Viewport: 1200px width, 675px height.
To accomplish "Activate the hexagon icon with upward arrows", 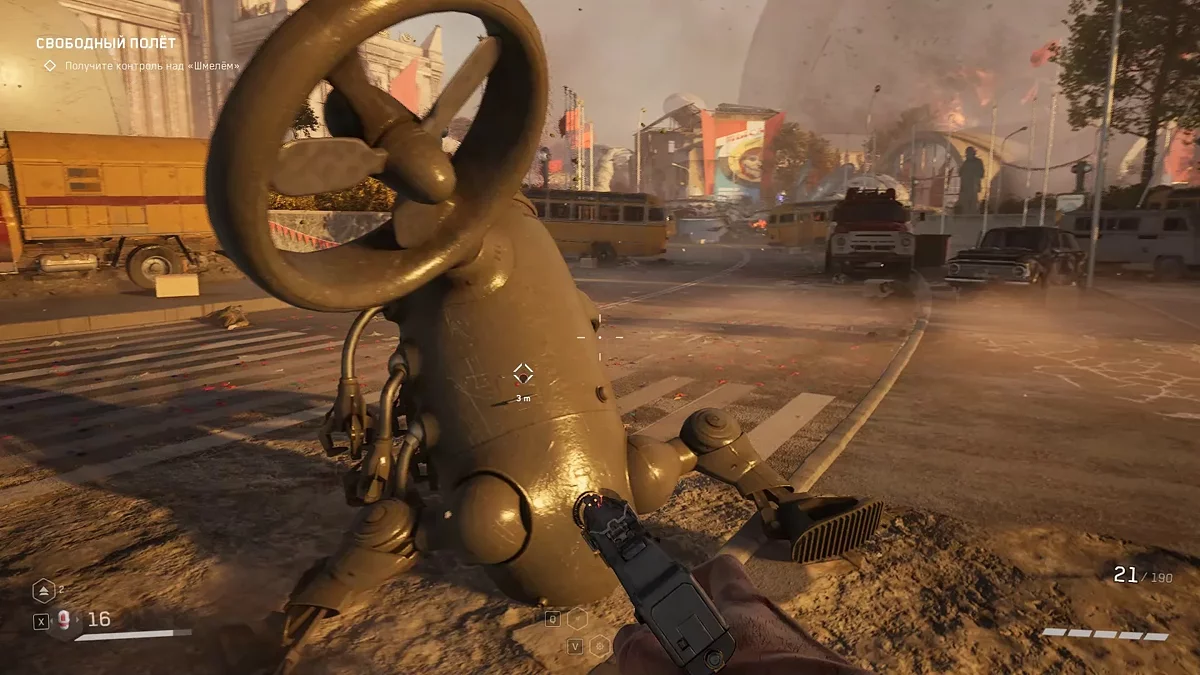I will (x=43, y=591).
